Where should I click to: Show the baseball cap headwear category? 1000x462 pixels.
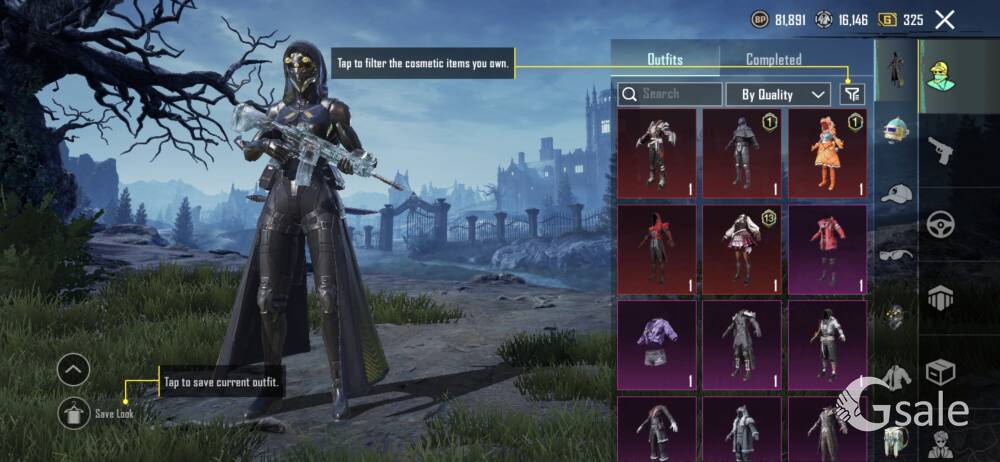(x=896, y=193)
